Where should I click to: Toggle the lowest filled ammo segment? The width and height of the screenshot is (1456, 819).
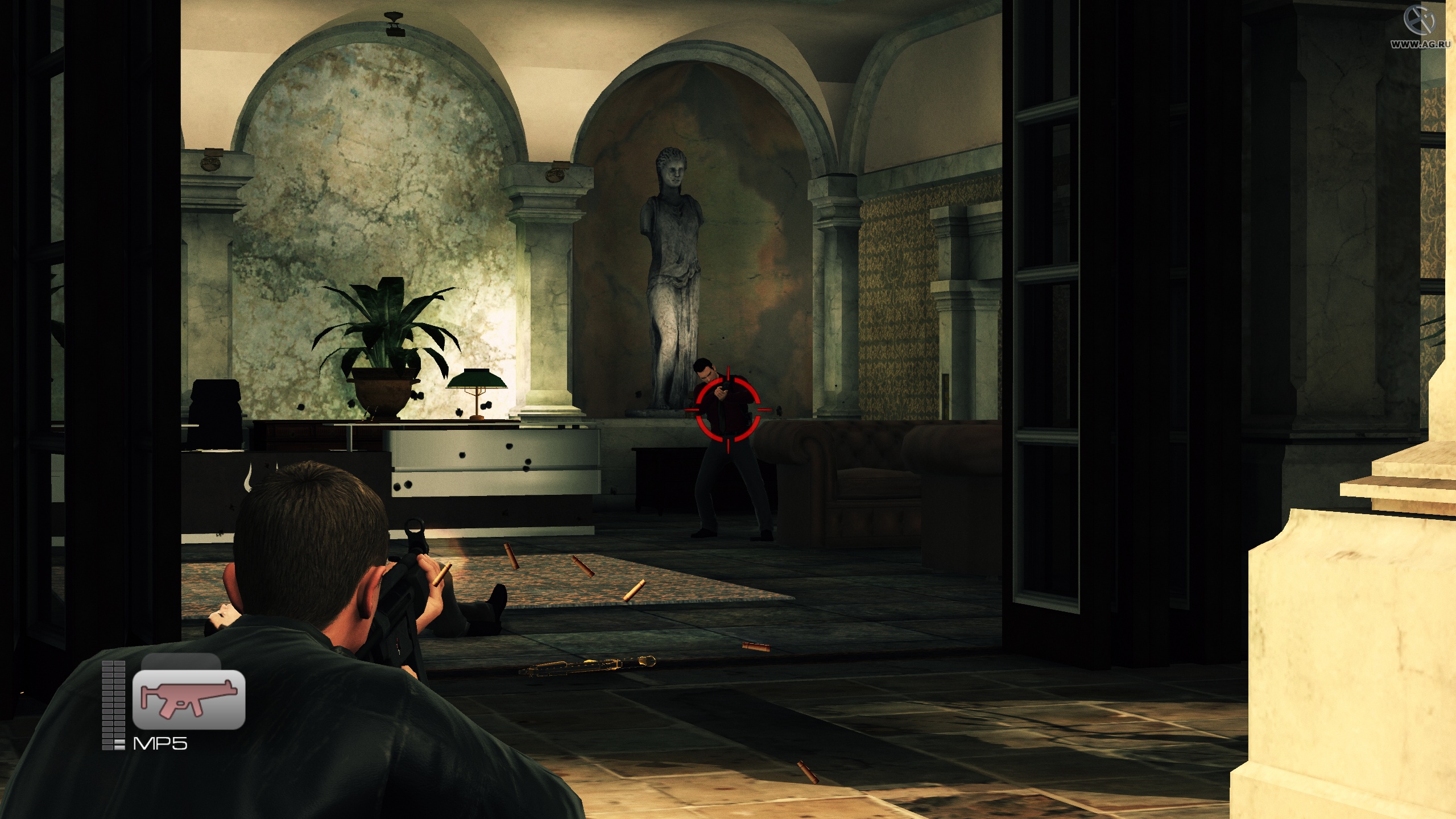120,746
